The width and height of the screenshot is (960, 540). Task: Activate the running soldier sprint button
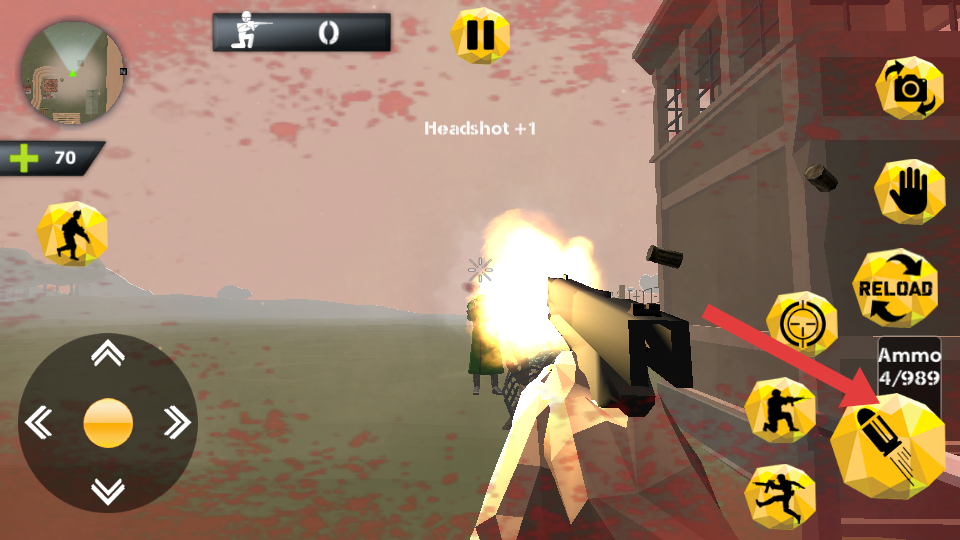(780, 495)
